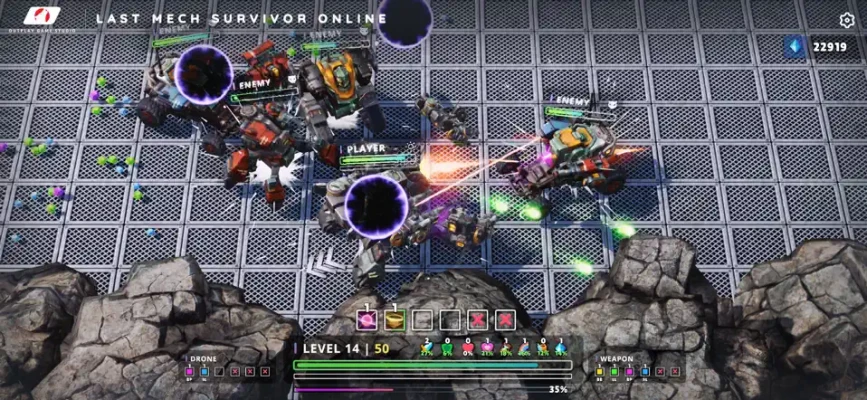Click the blue crystal currency icon
Image resolution: width=867 pixels, height=400 pixels.
coord(797,47)
